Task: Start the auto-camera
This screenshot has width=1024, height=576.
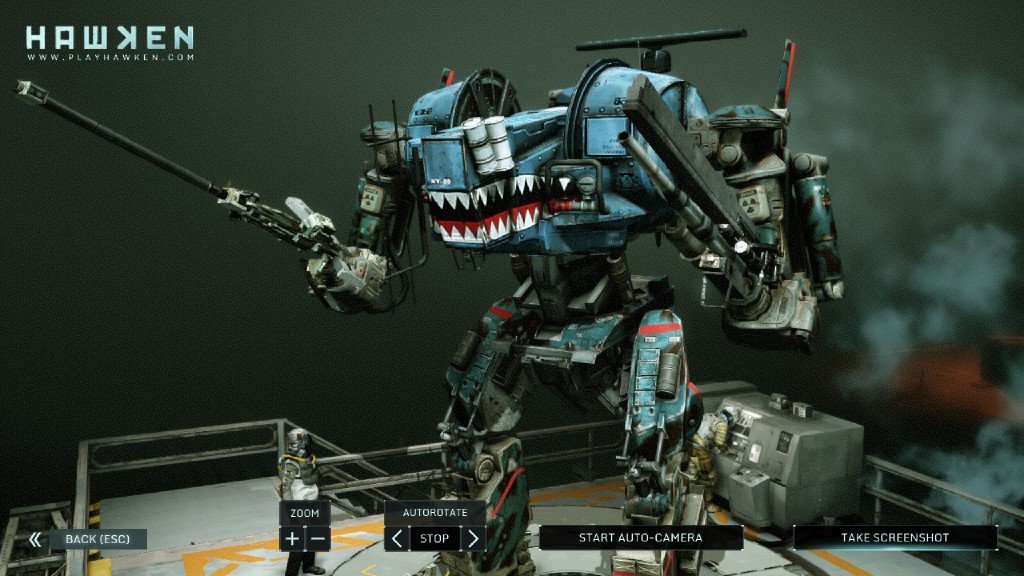Action: tap(640, 538)
